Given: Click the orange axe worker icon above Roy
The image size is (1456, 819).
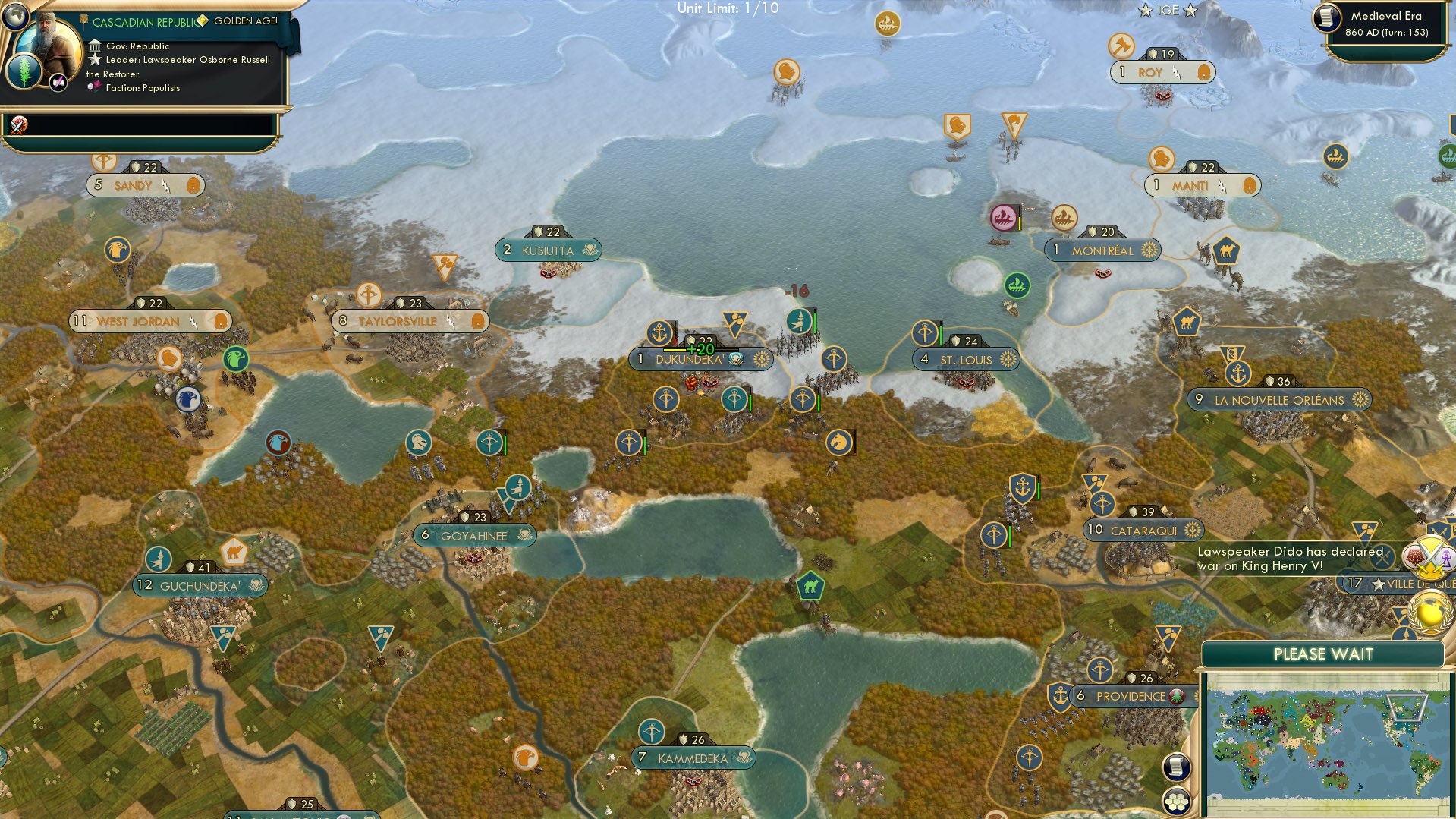Looking at the screenshot, I should pyautogui.click(x=1121, y=46).
